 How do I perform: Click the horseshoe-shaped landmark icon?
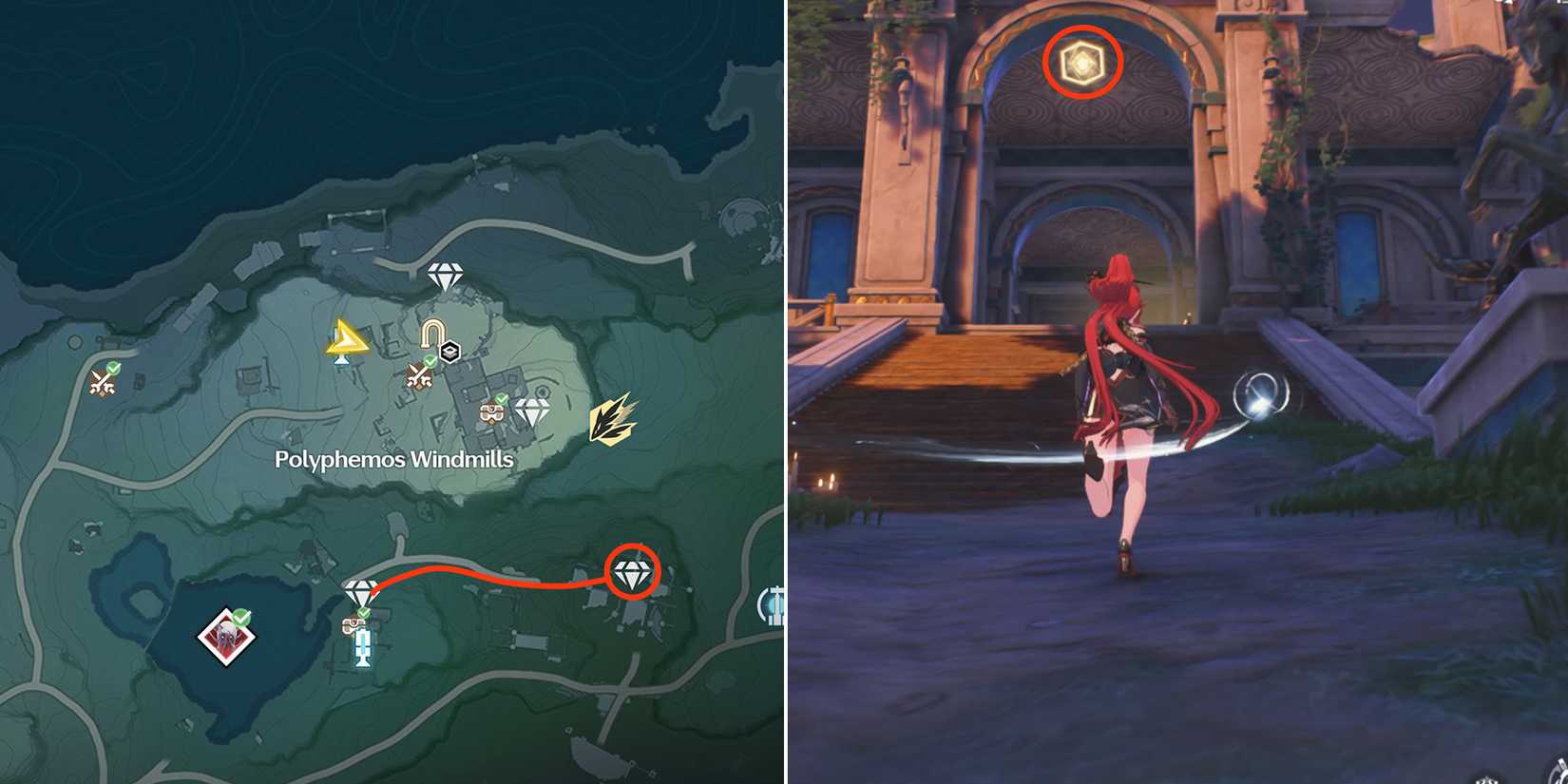pyautogui.click(x=431, y=334)
